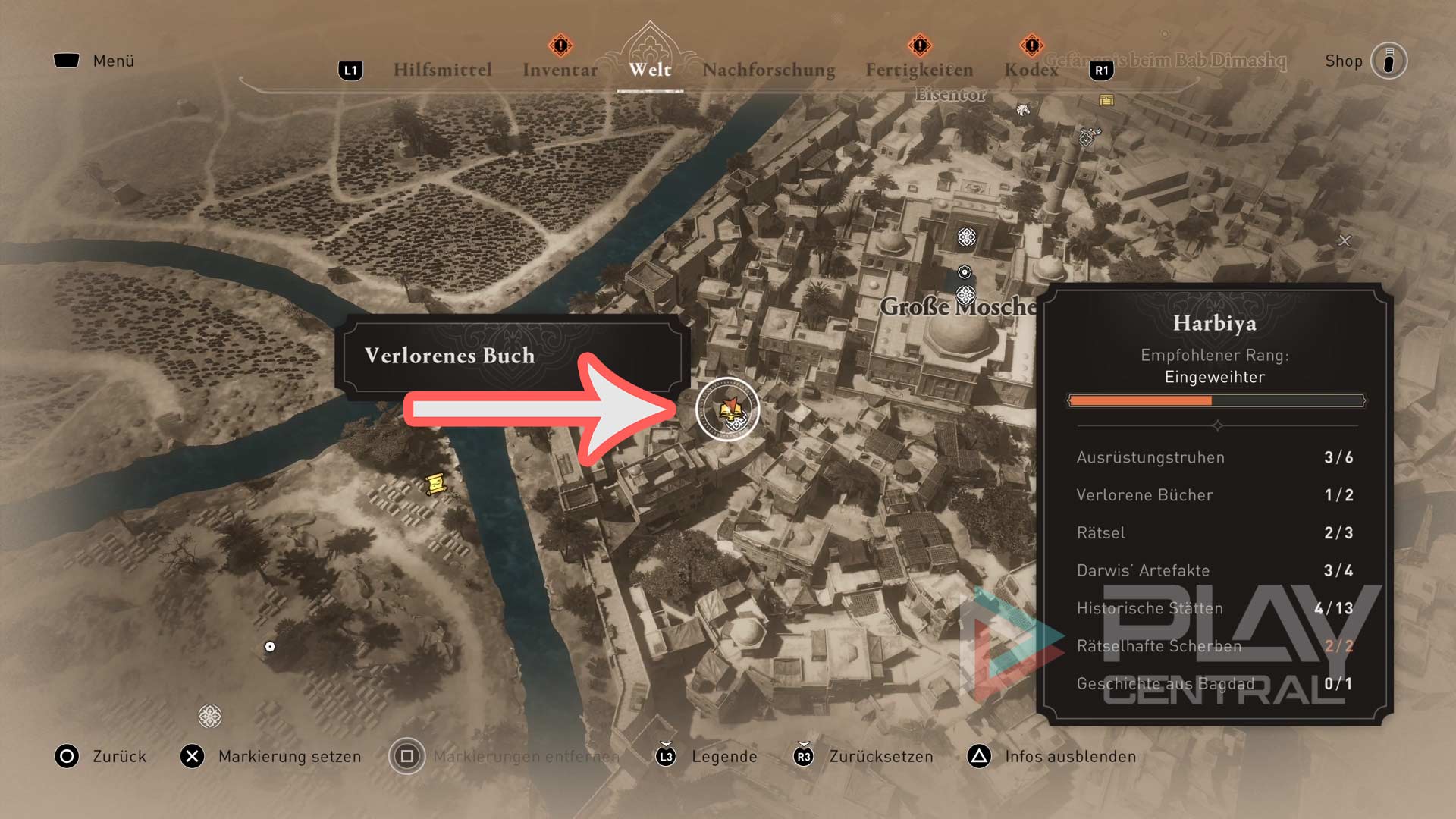Click the Große Moschee location label

(x=957, y=307)
